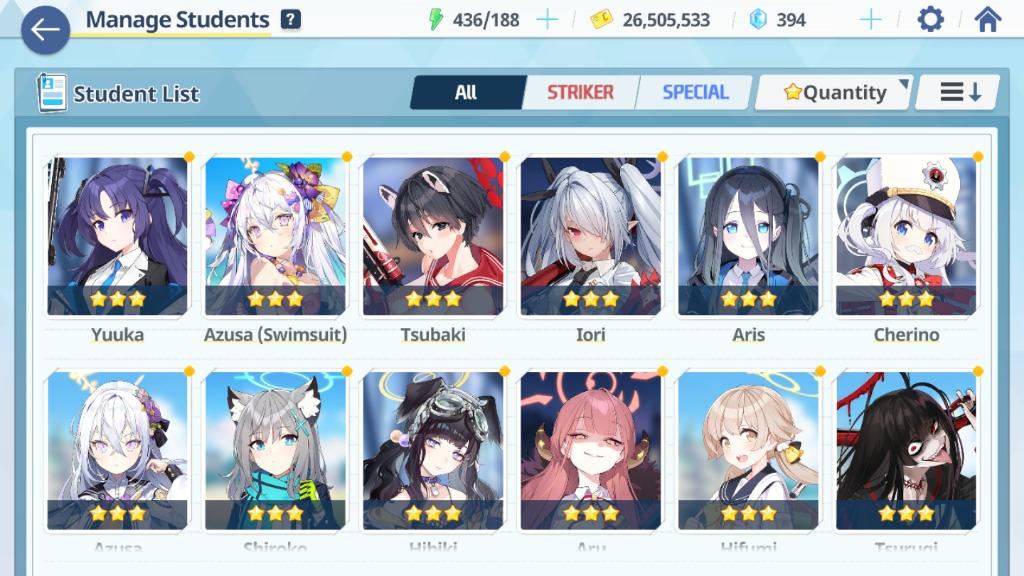This screenshot has height=576, width=1024.
Task: Show only SPECIAL students
Action: (x=695, y=93)
